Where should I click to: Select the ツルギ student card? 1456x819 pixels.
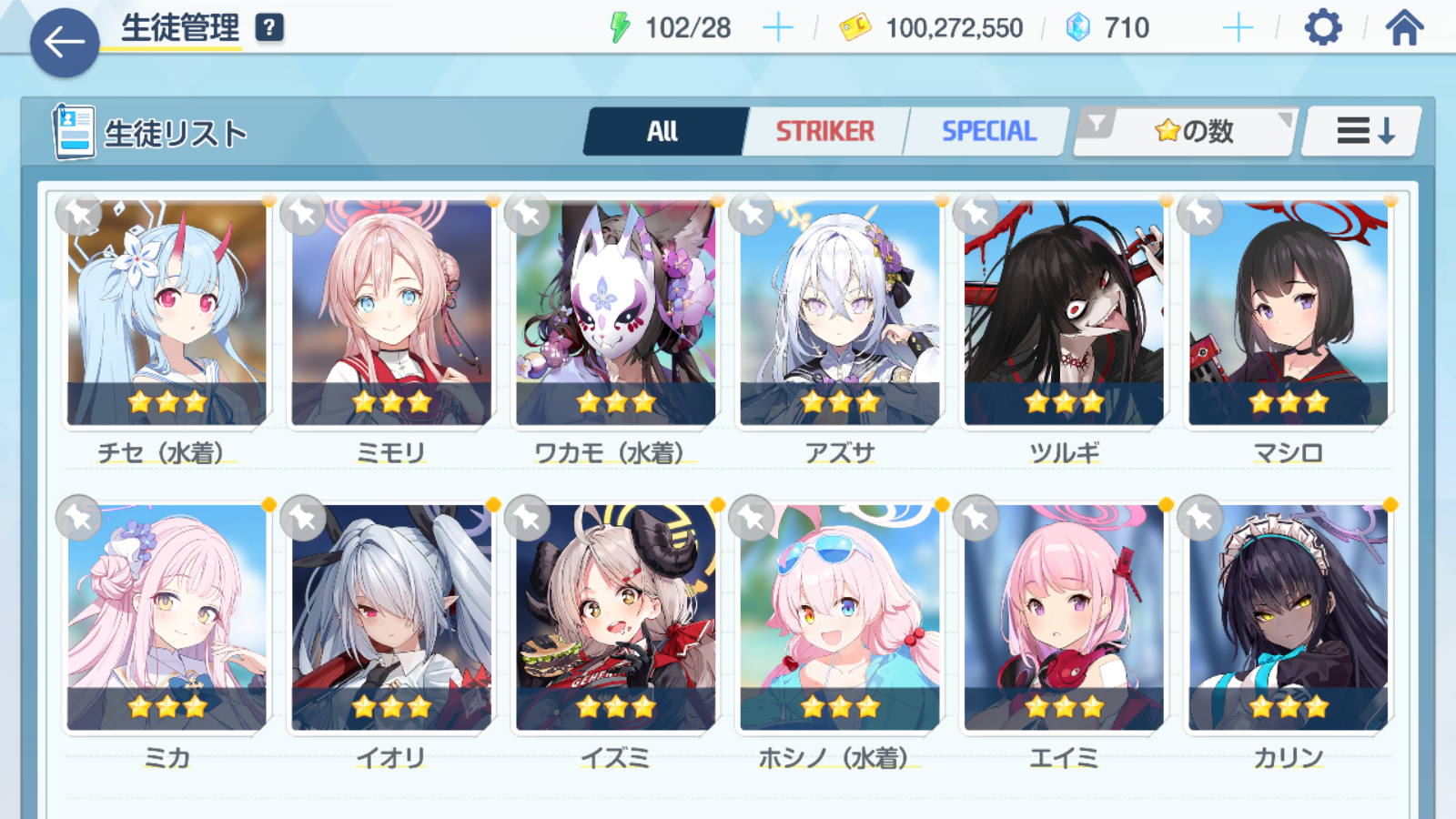pos(1064,312)
